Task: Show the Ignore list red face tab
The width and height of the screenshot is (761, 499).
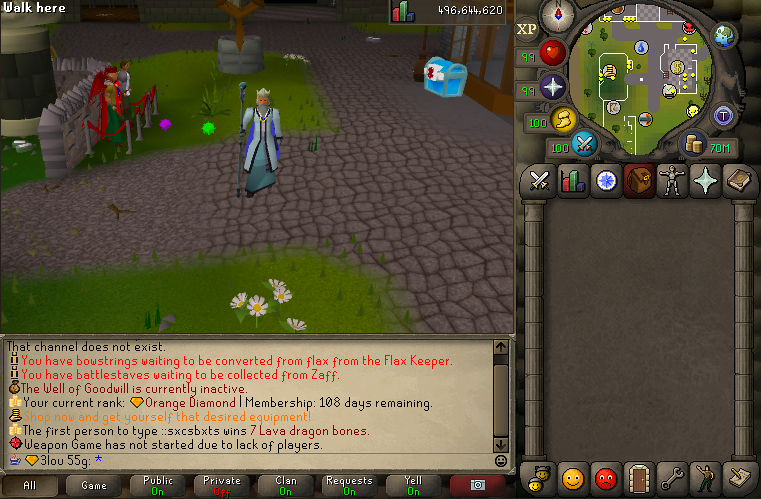Action: coord(606,477)
